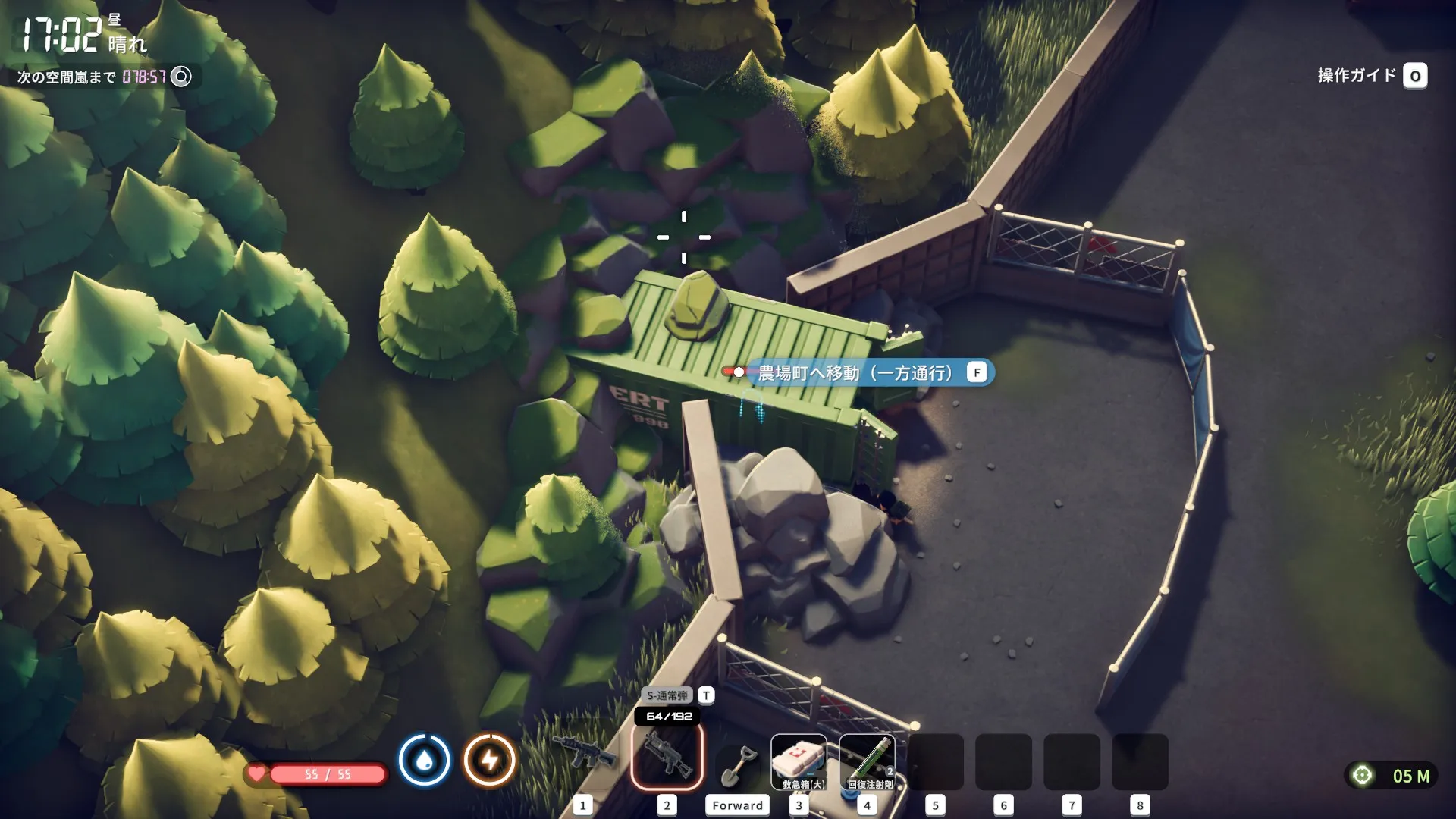Viewport: 1456px width, 819px height.
Task: Choose the highlighted second weapon slot
Action: (667, 756)
